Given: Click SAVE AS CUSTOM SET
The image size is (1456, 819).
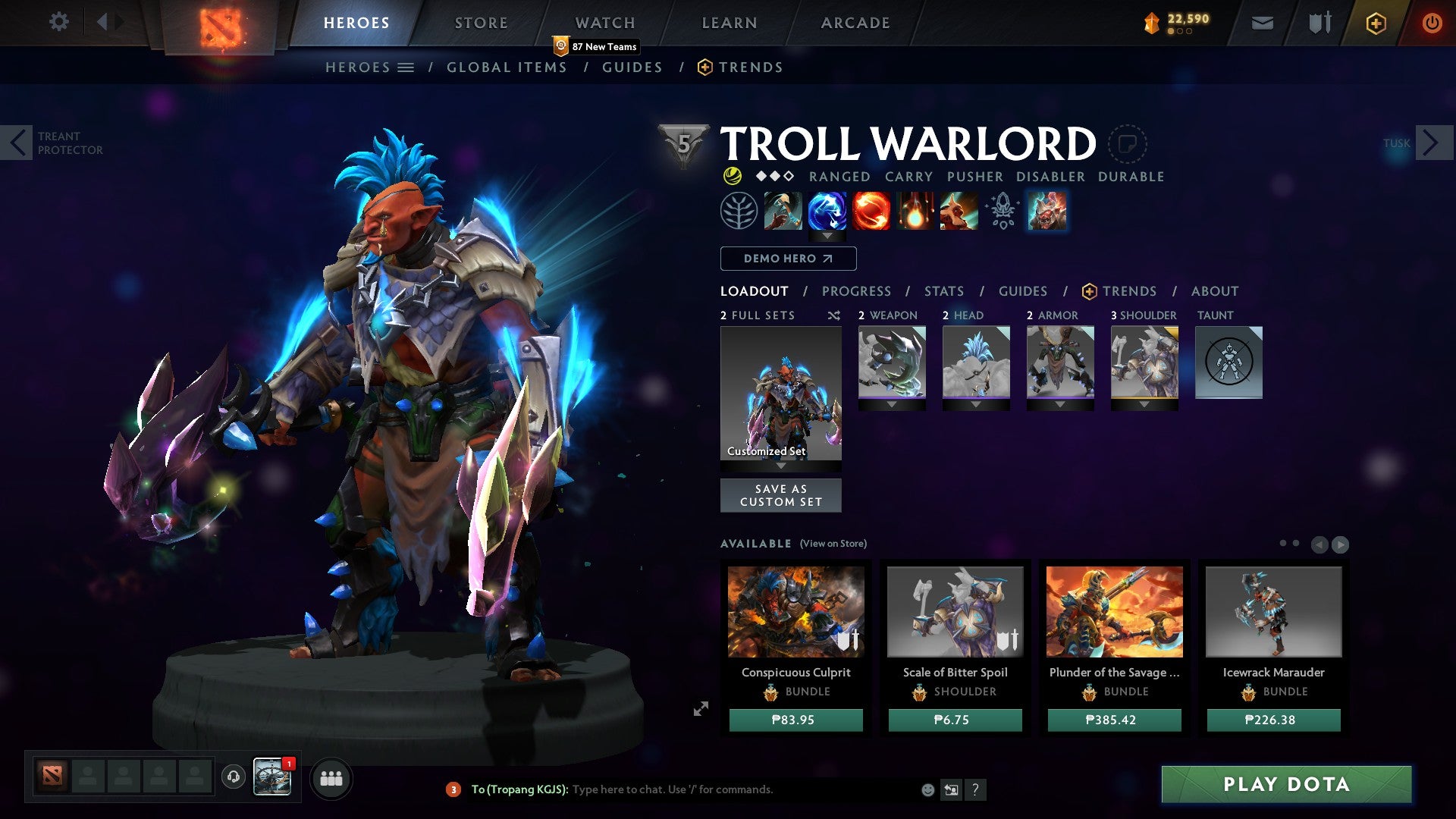Looking at the screenshot, I should pyautogui.click(x=780, y=495).
